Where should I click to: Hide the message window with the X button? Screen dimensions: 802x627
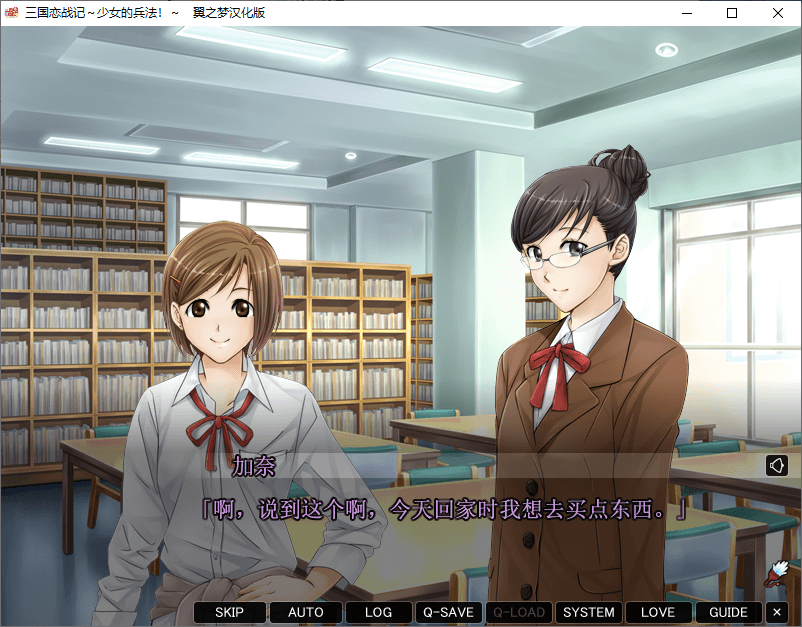[x=778, y=612]
